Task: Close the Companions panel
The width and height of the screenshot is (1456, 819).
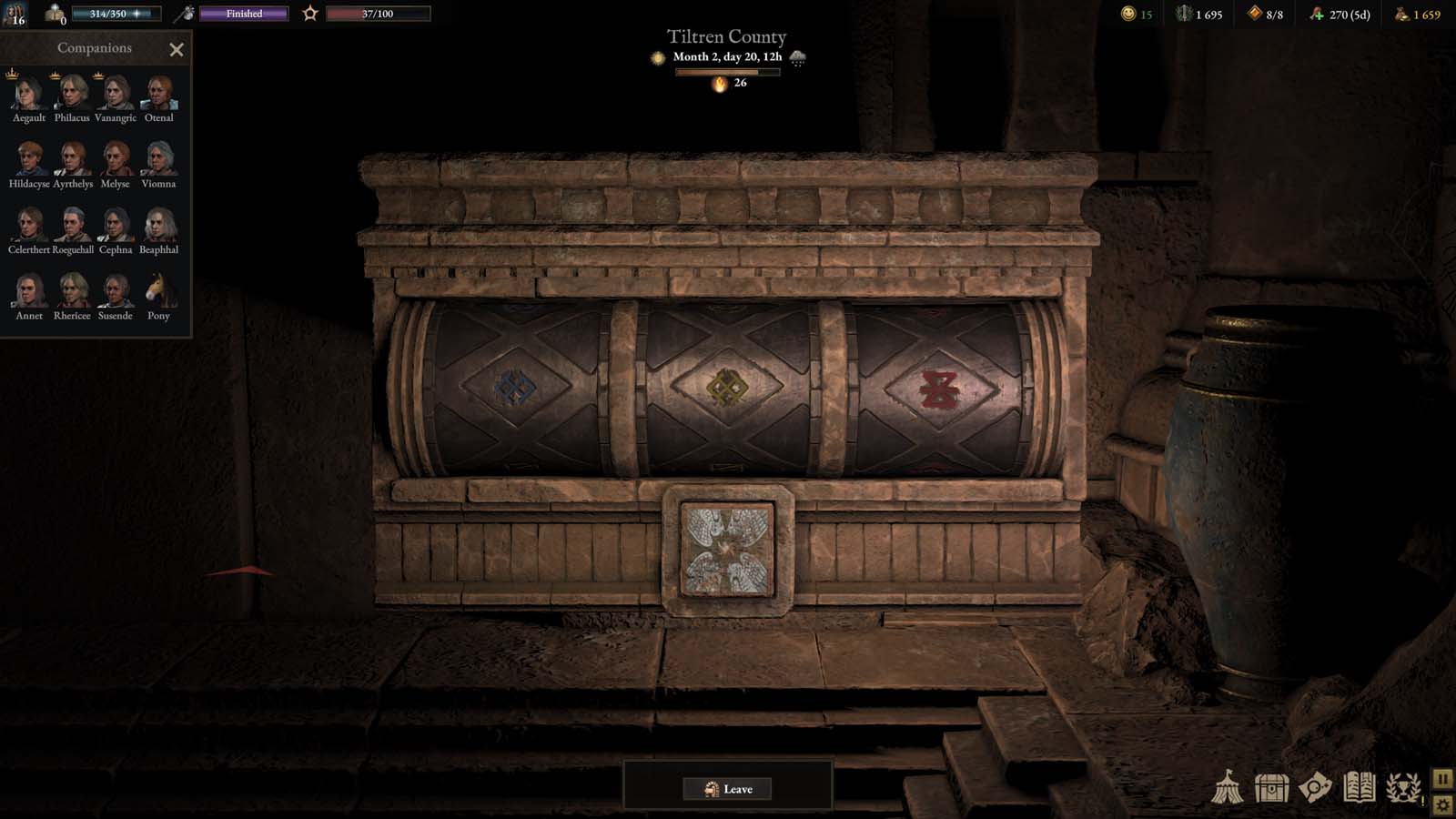Action: (x=177, y=49)
